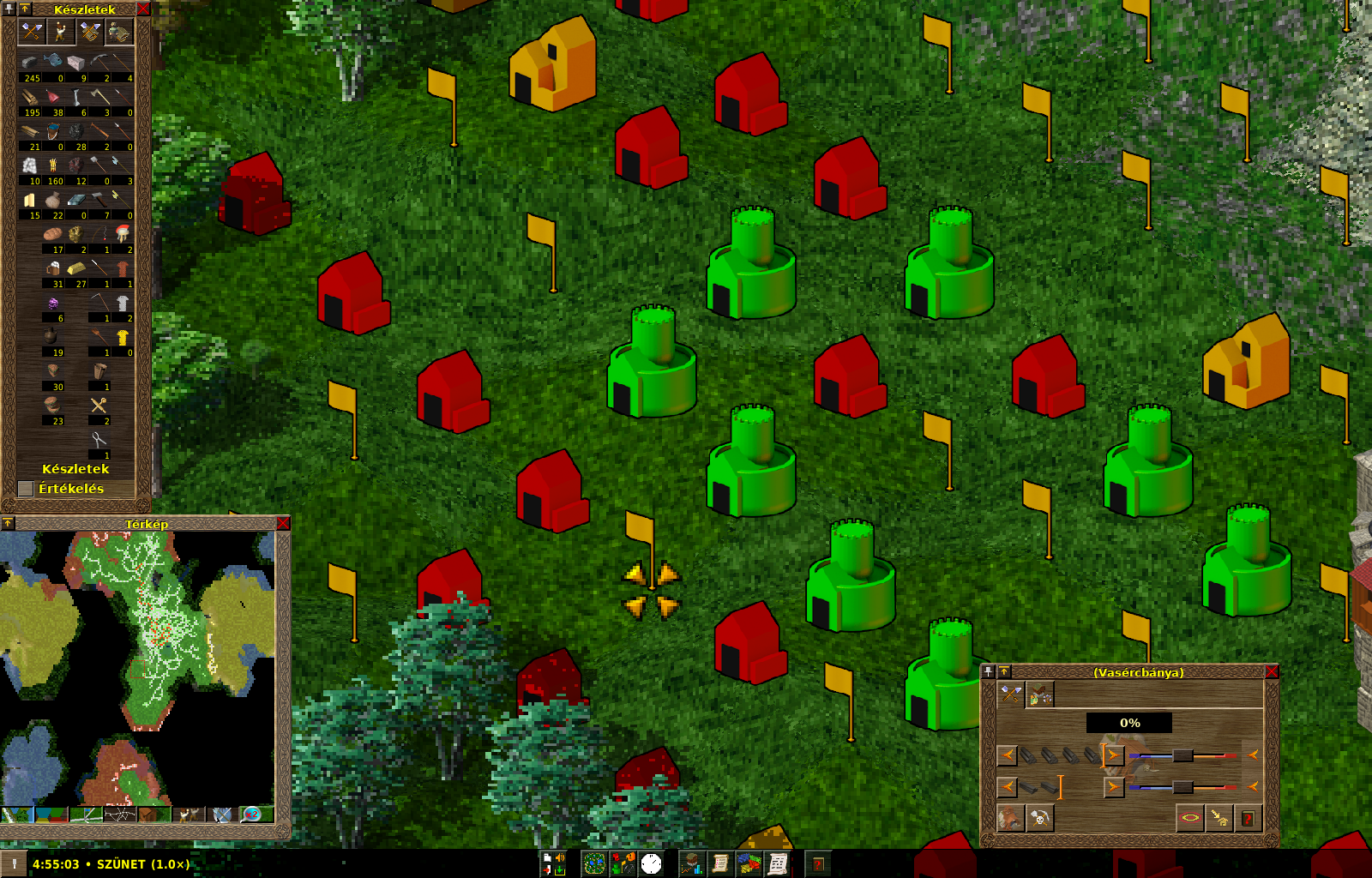Viewport: 1372px width, 878px height.
Task: Close the Vasércbánya building window
Action: (x=1272, y=672)
